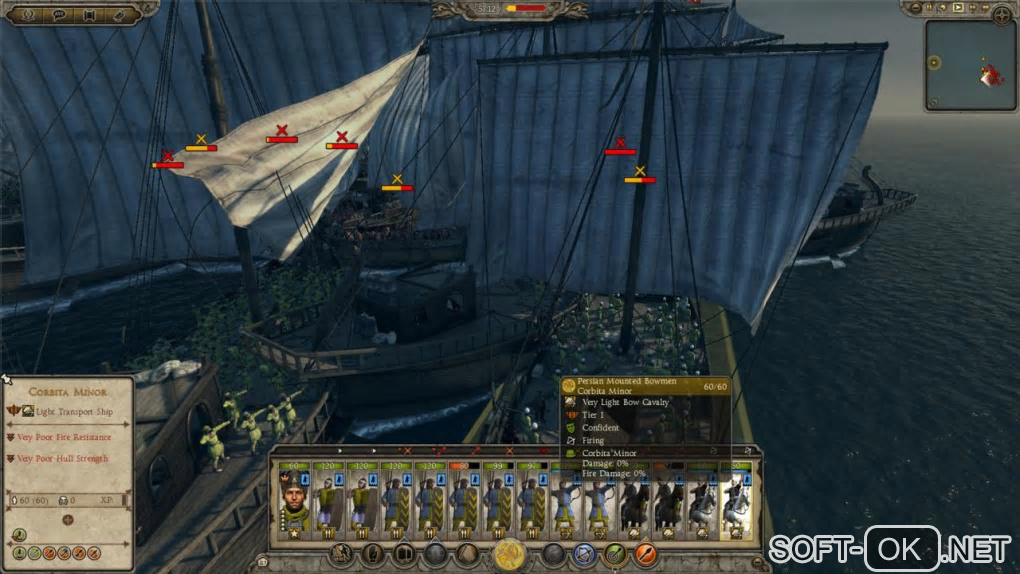Toggle the green target fire-at-will button
The width and height of the screenshot is (1020, 574).
tap(616, 553)
